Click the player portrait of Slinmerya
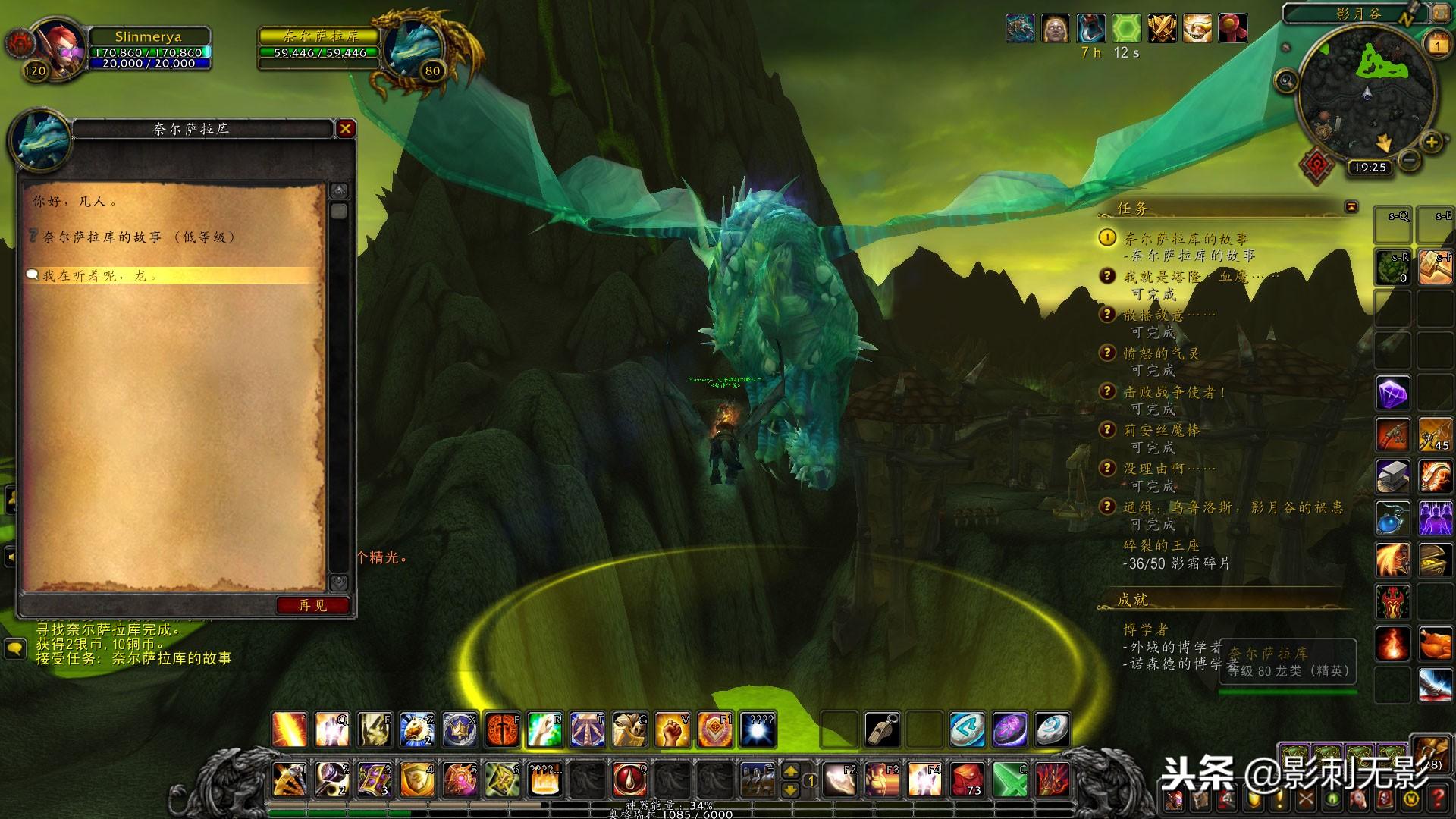 coord(53,47)
